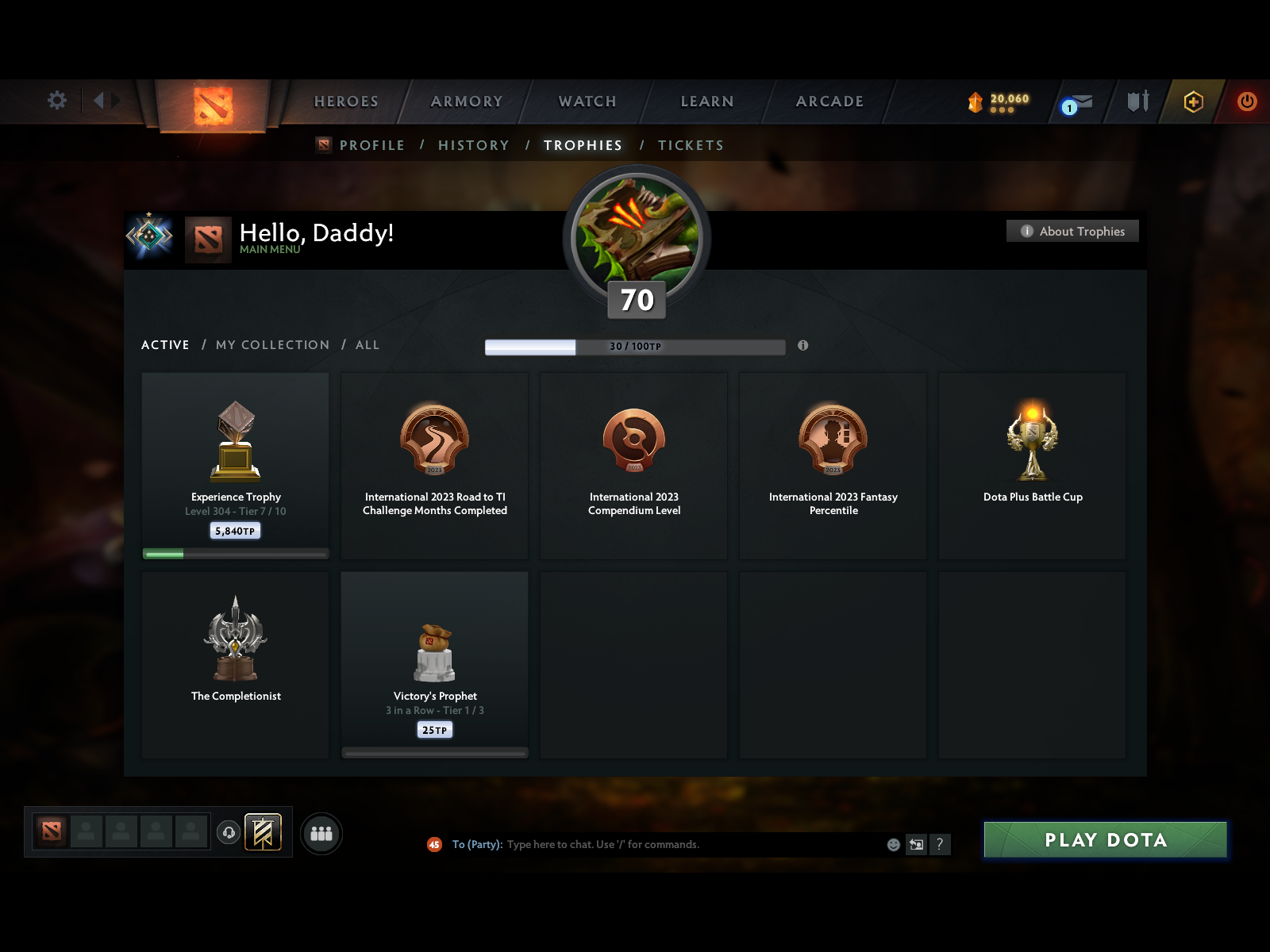Open friends list with the group icon

[321, 833]
